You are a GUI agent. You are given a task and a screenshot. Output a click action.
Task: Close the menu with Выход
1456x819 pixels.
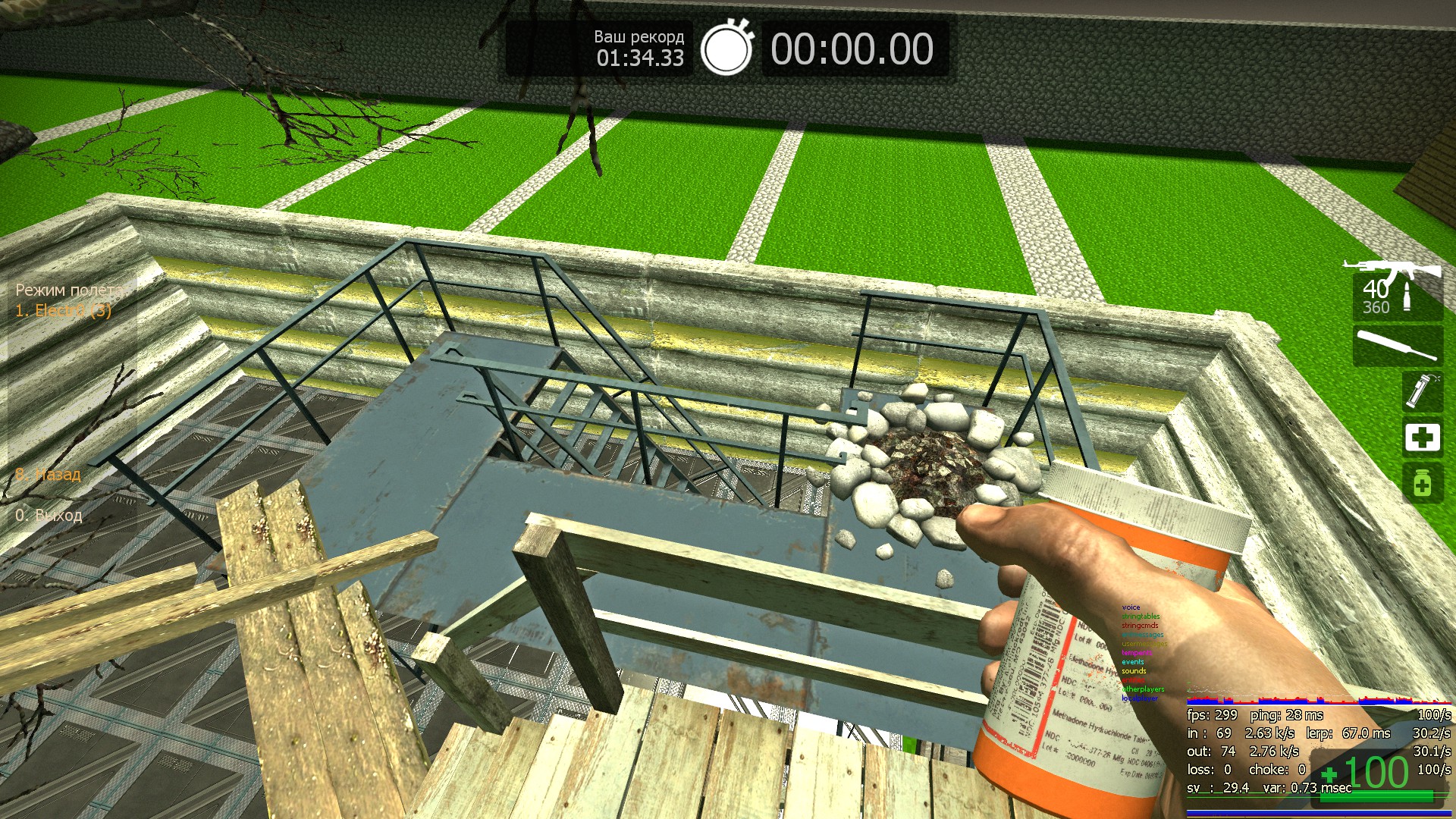click(49, 515)
